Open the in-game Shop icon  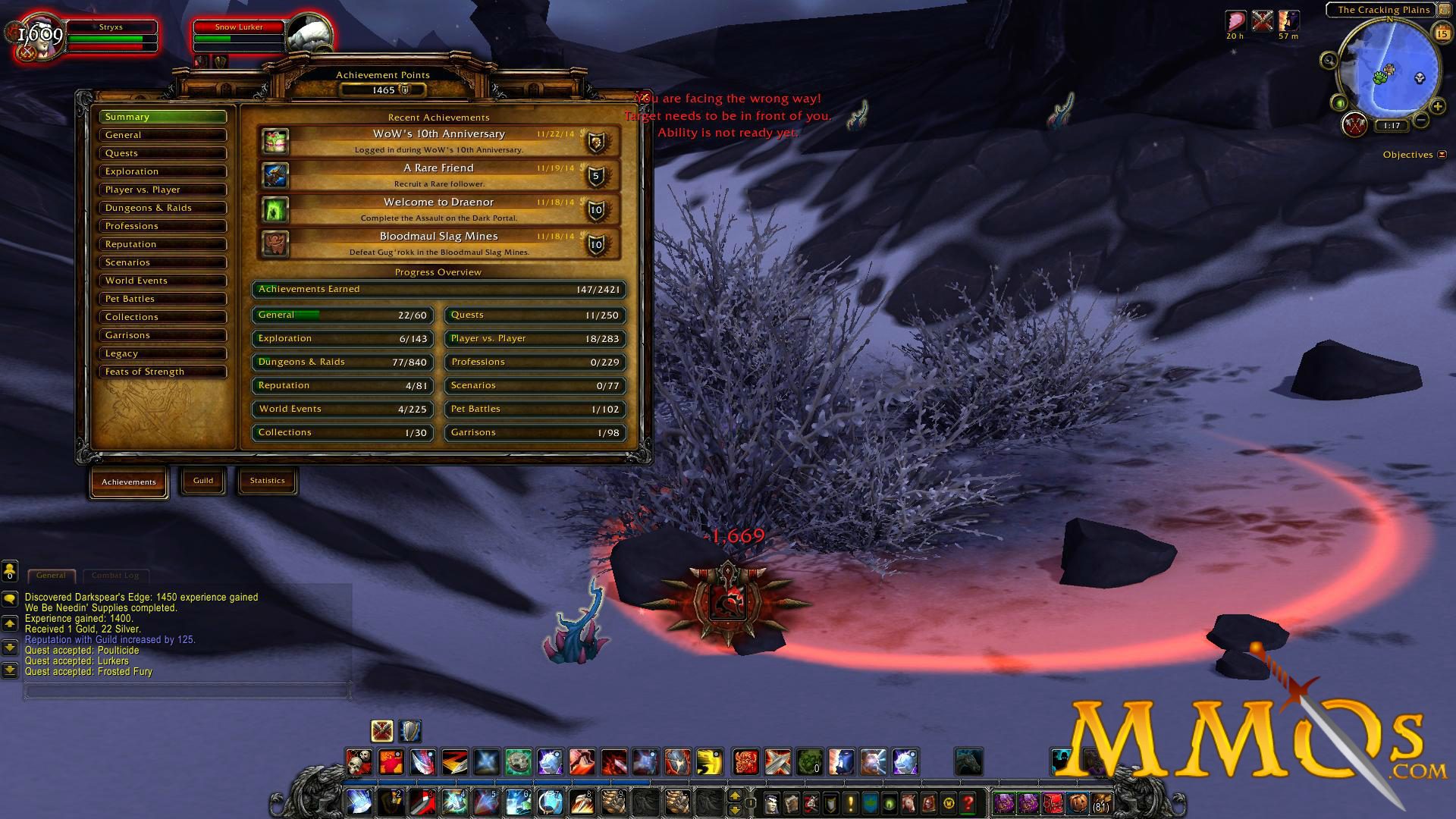click(x=947, y=803)
